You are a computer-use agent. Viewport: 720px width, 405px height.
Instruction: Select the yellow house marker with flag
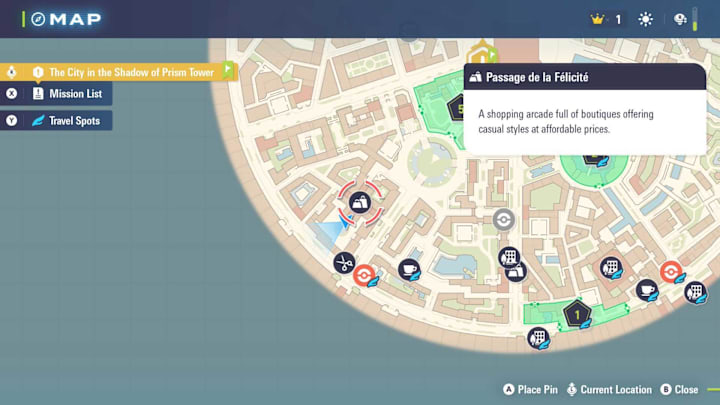483,51
